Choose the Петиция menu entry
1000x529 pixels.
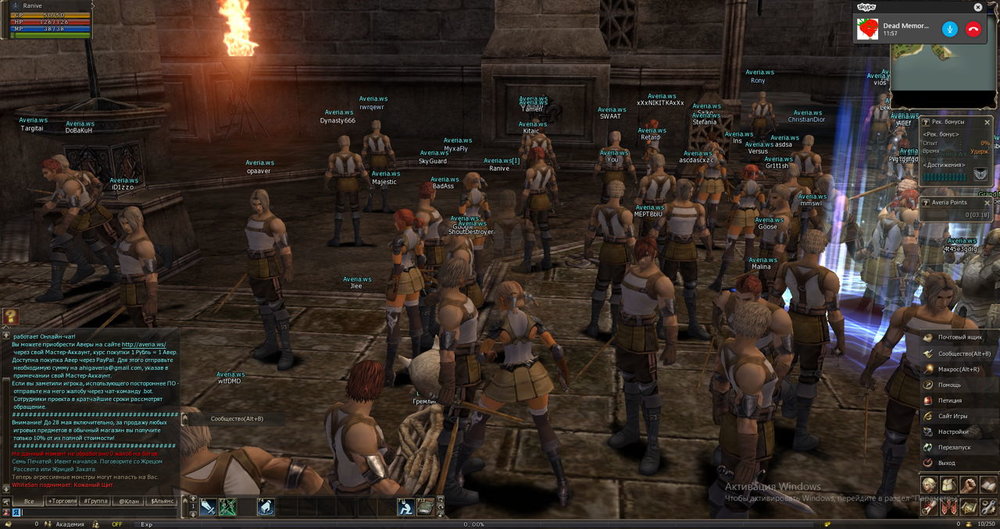coord(951,400)
